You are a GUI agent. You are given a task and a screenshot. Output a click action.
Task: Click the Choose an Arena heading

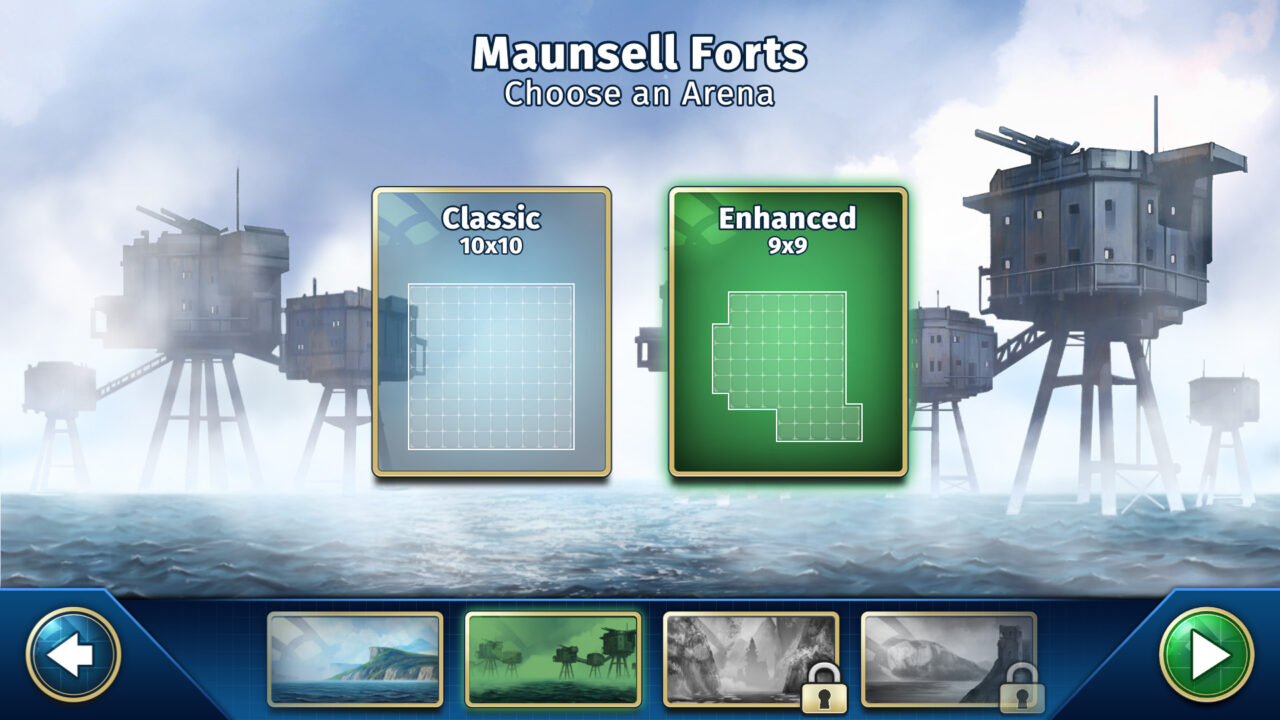pyautogui.click(x=640, y=94)
